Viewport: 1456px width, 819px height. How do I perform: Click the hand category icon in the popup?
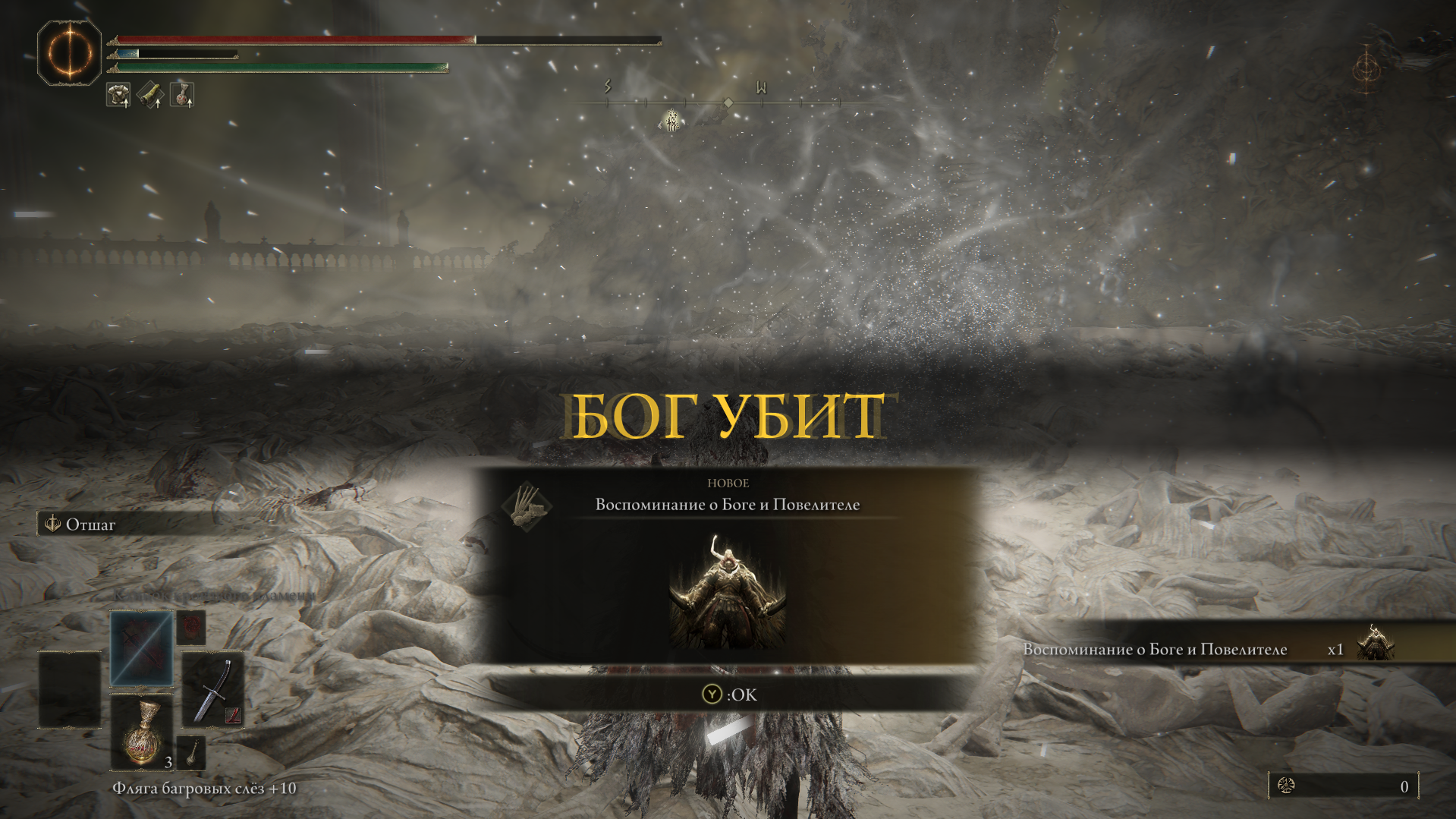click(x=527, y=506)
